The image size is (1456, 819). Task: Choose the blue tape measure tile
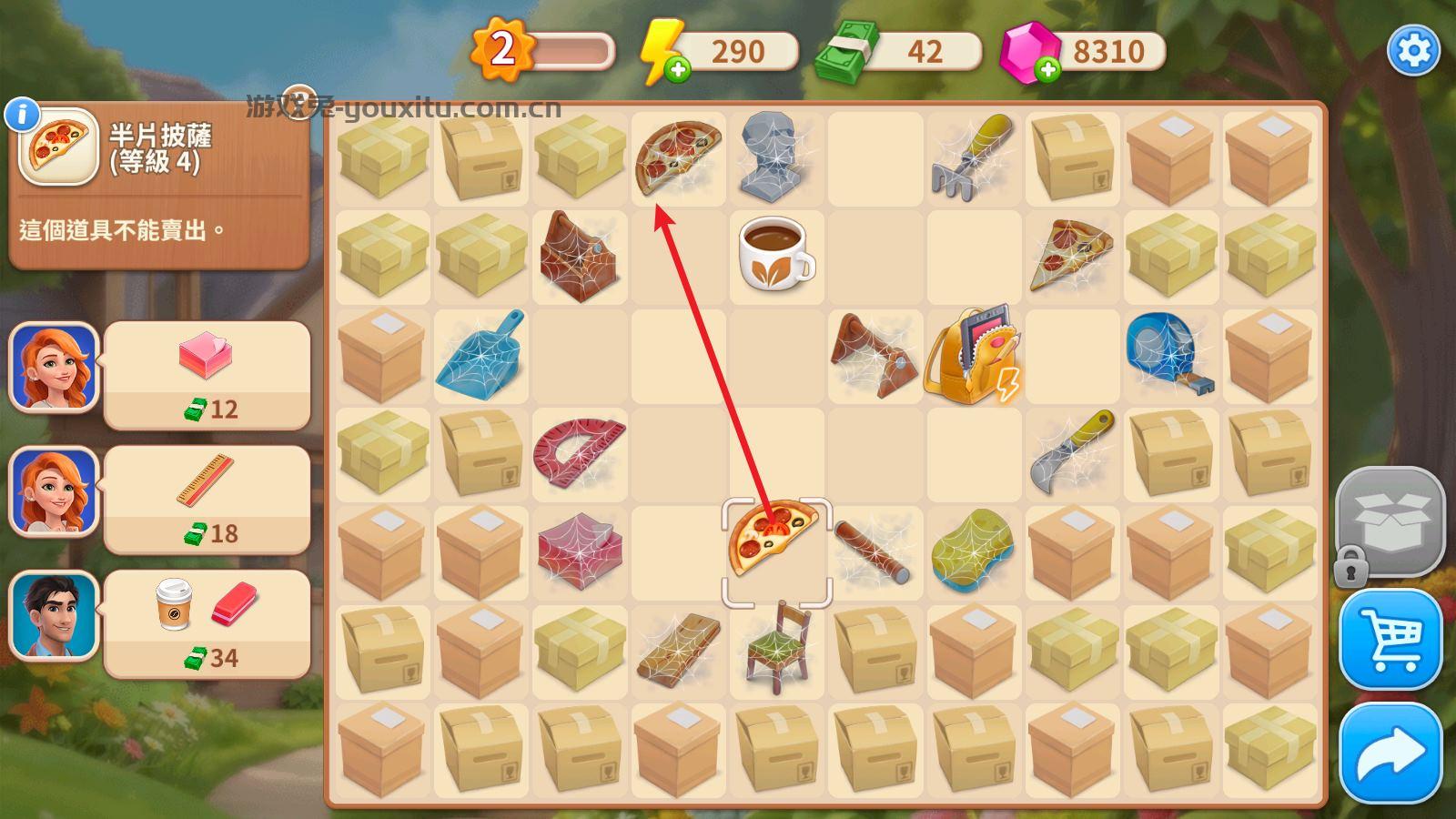coord(1169,353)
